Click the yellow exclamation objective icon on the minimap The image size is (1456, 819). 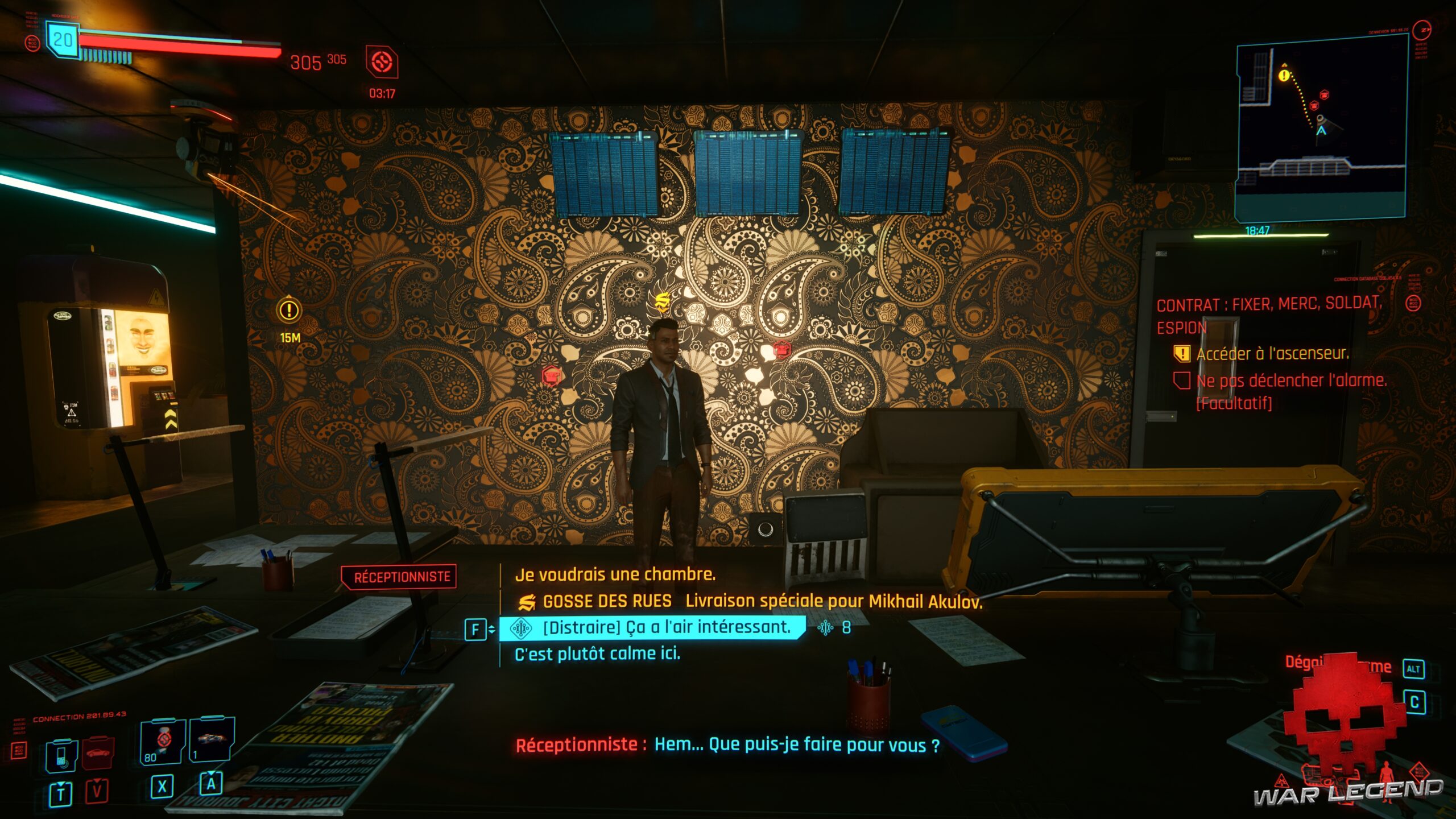click(1284, 76)
